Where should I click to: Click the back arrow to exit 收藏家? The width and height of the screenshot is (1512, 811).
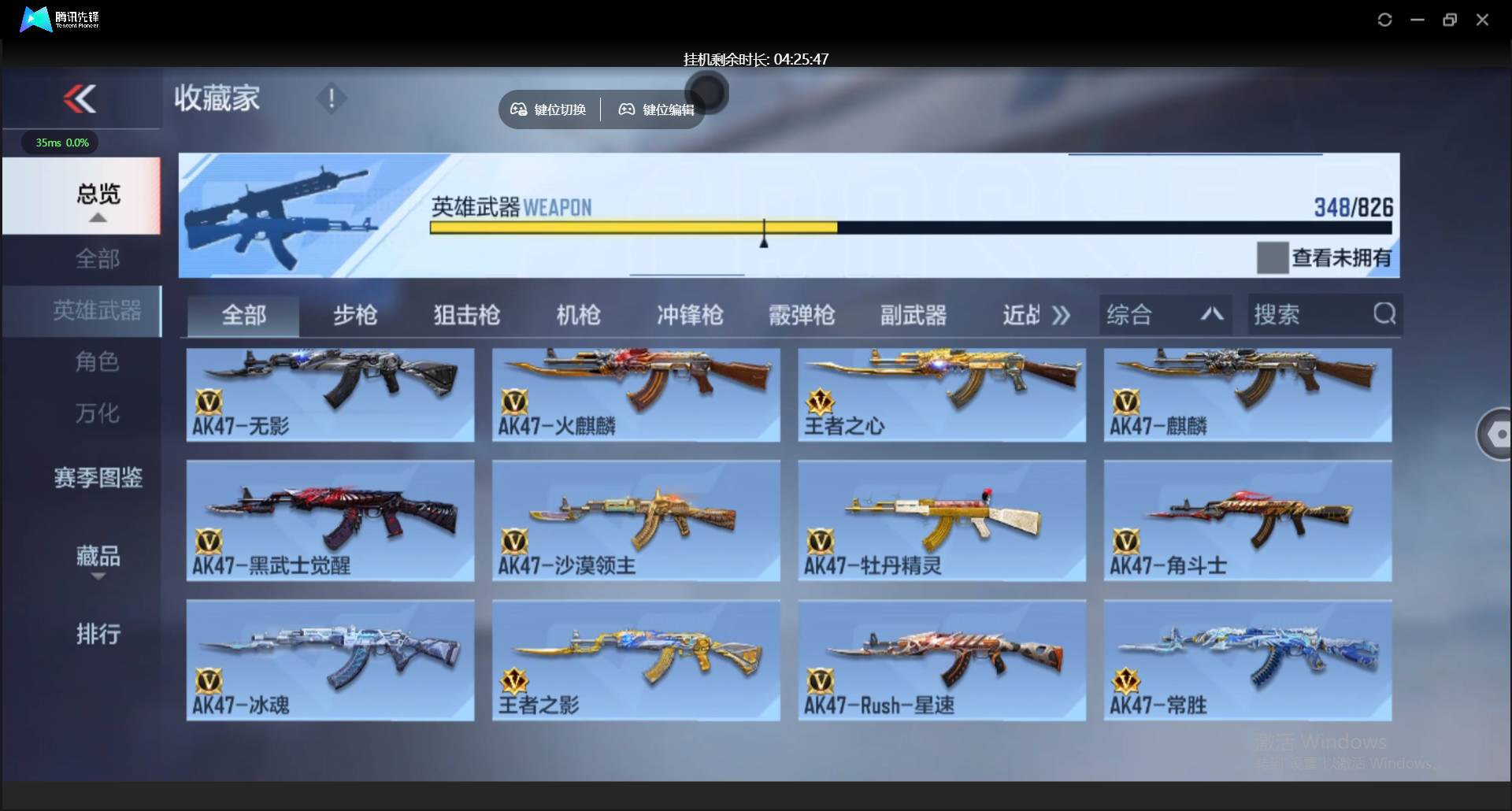pos(81,98)
